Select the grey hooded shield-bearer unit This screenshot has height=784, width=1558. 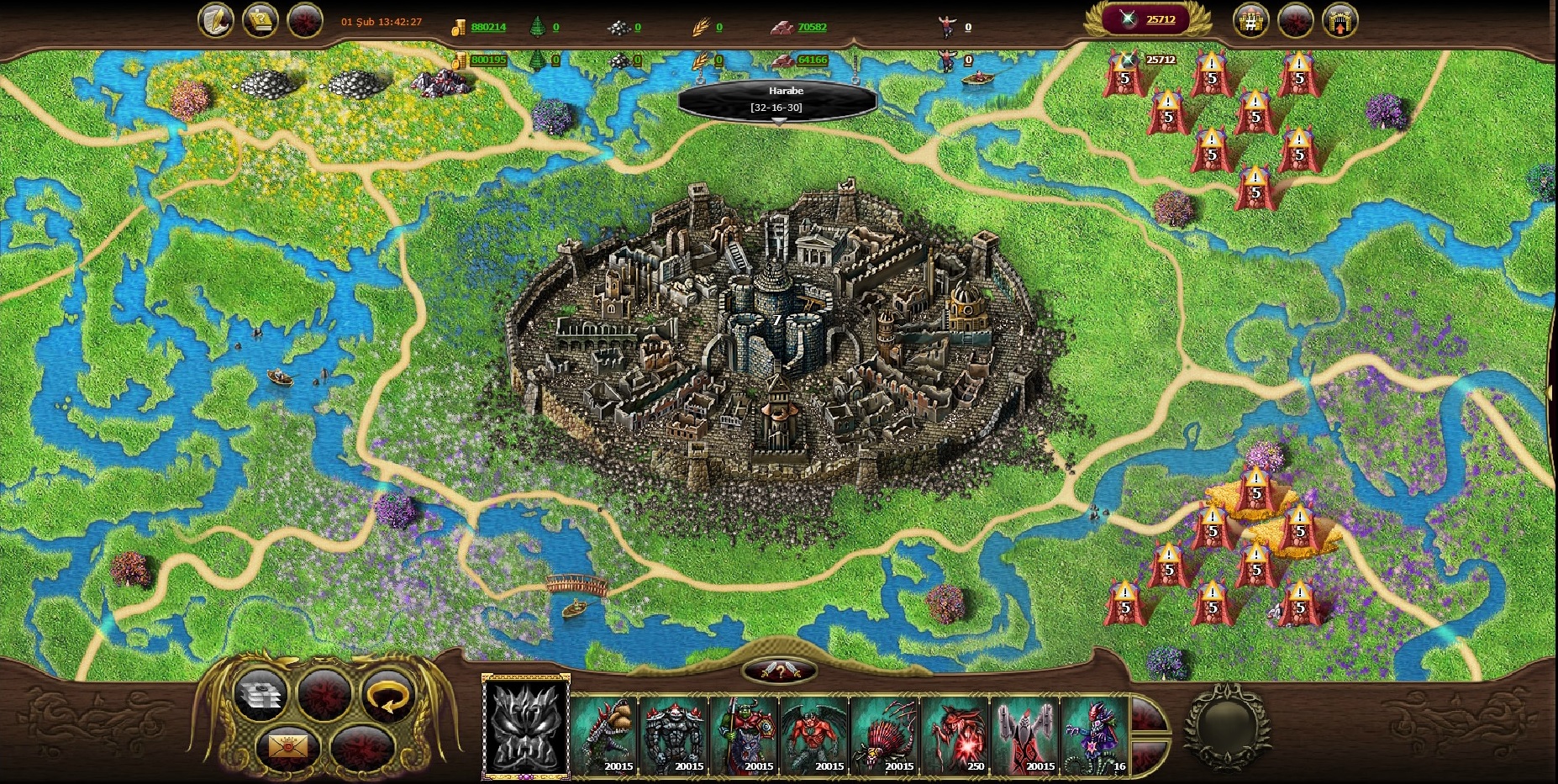click(1025, 734)
